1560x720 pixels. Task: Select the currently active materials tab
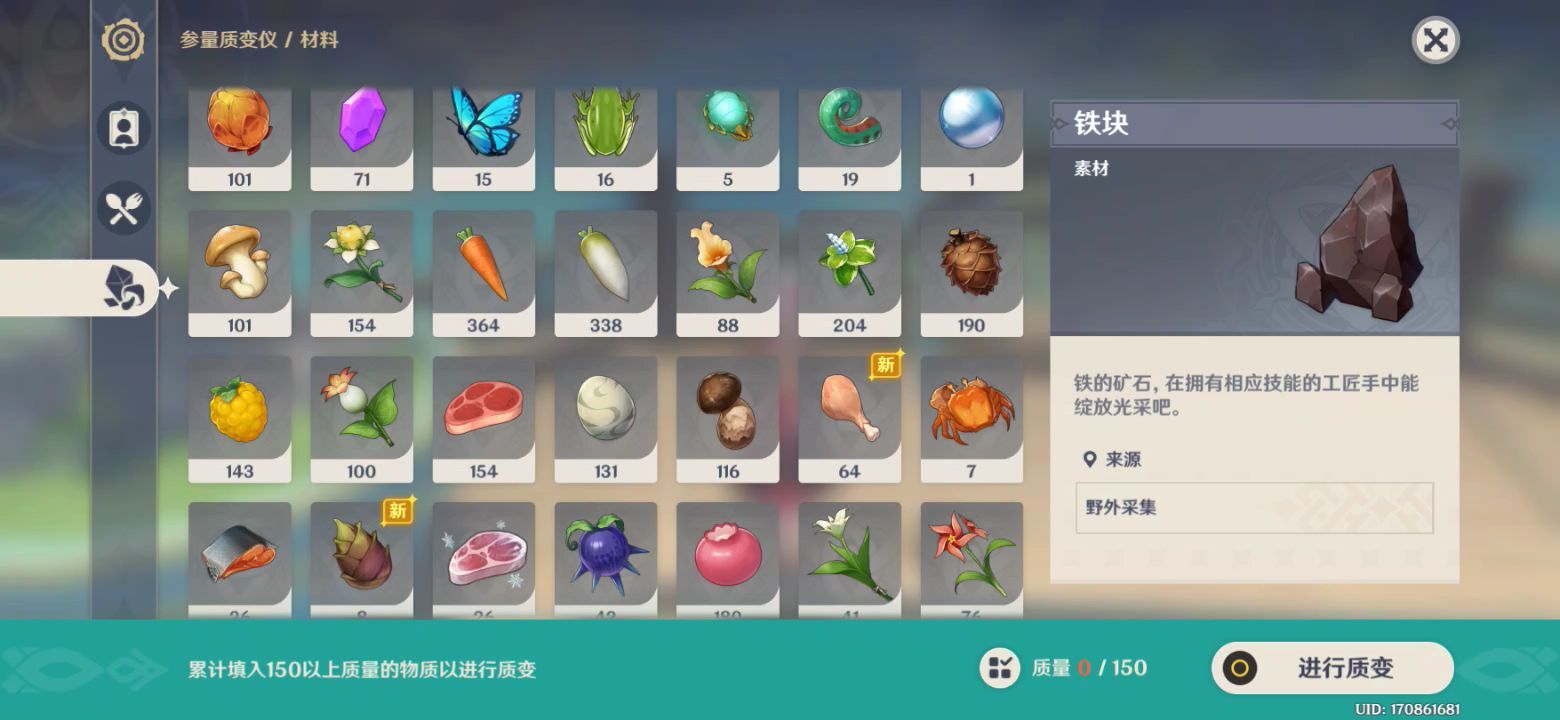click(x=124, y=289)
